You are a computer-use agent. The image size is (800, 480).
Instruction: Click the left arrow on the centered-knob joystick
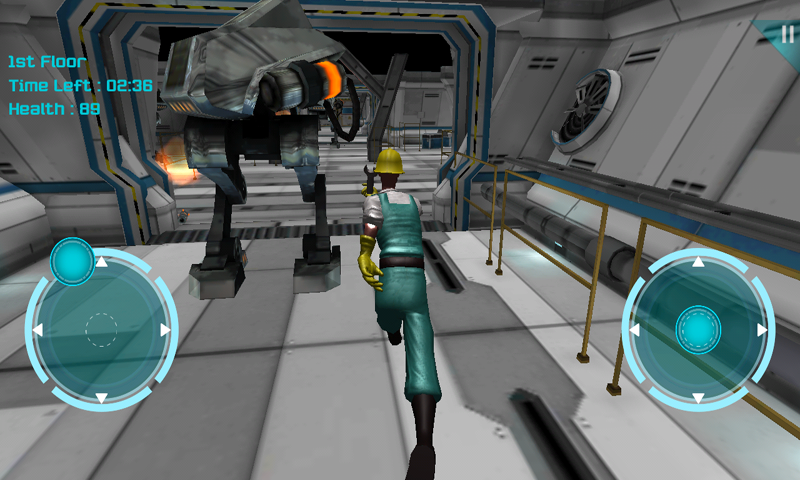[633, 330]
